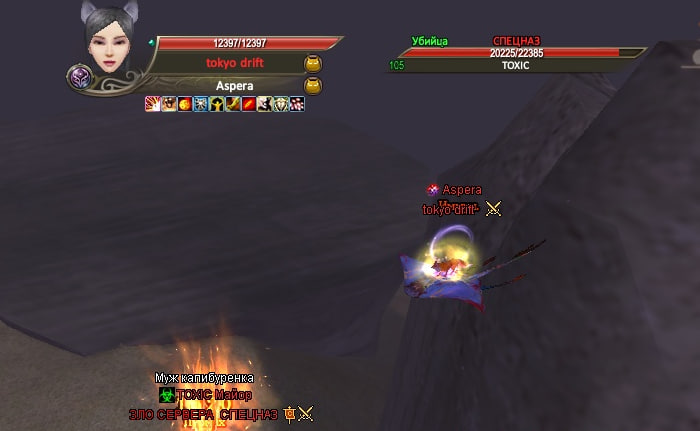The width and height of the screenshot is (700, 431).
Task: Inspect the orange fireball buff icon
Action: click(184, 104)
